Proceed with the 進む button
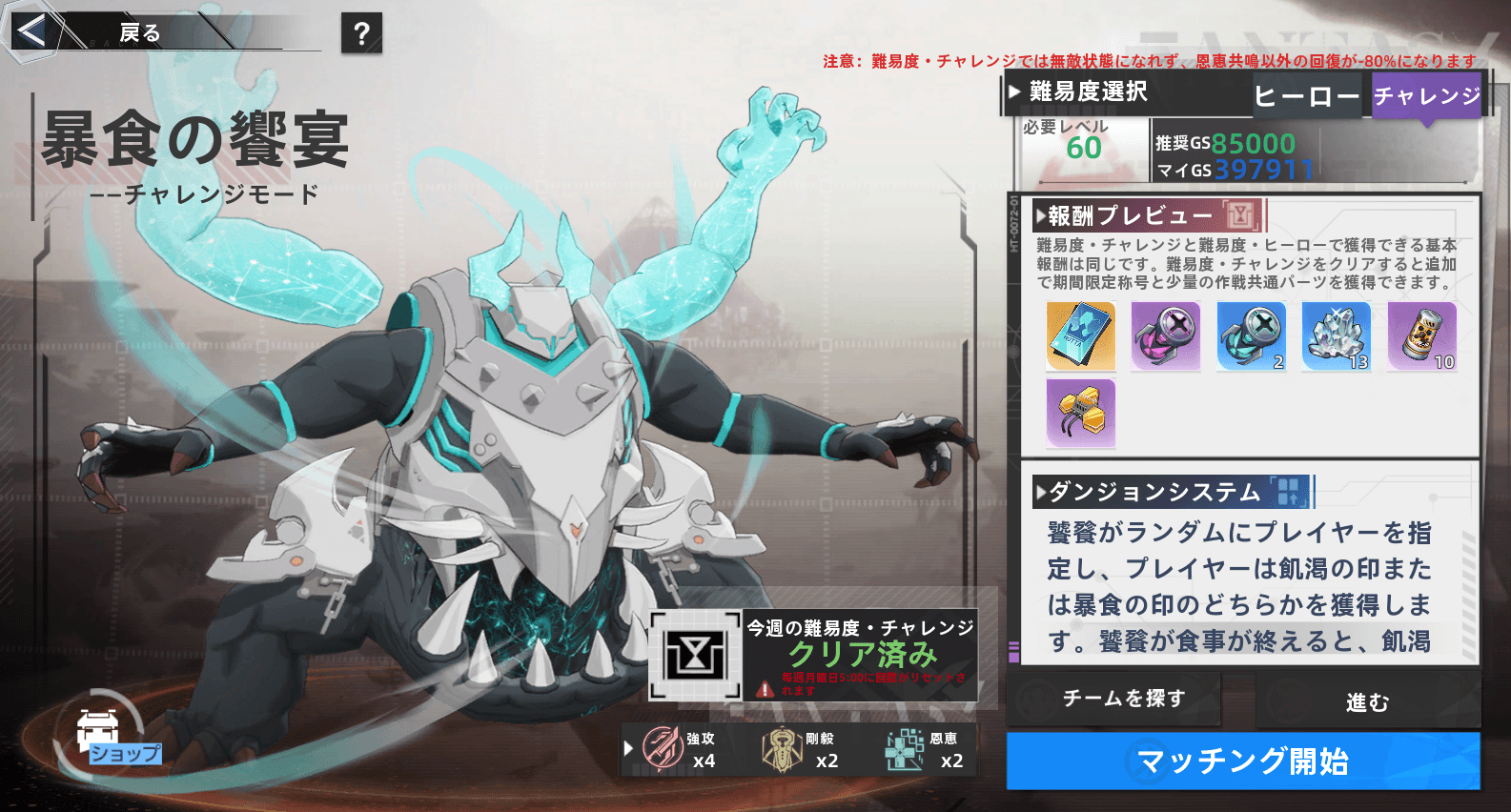1511x812 pixels. click(1367, 701)
